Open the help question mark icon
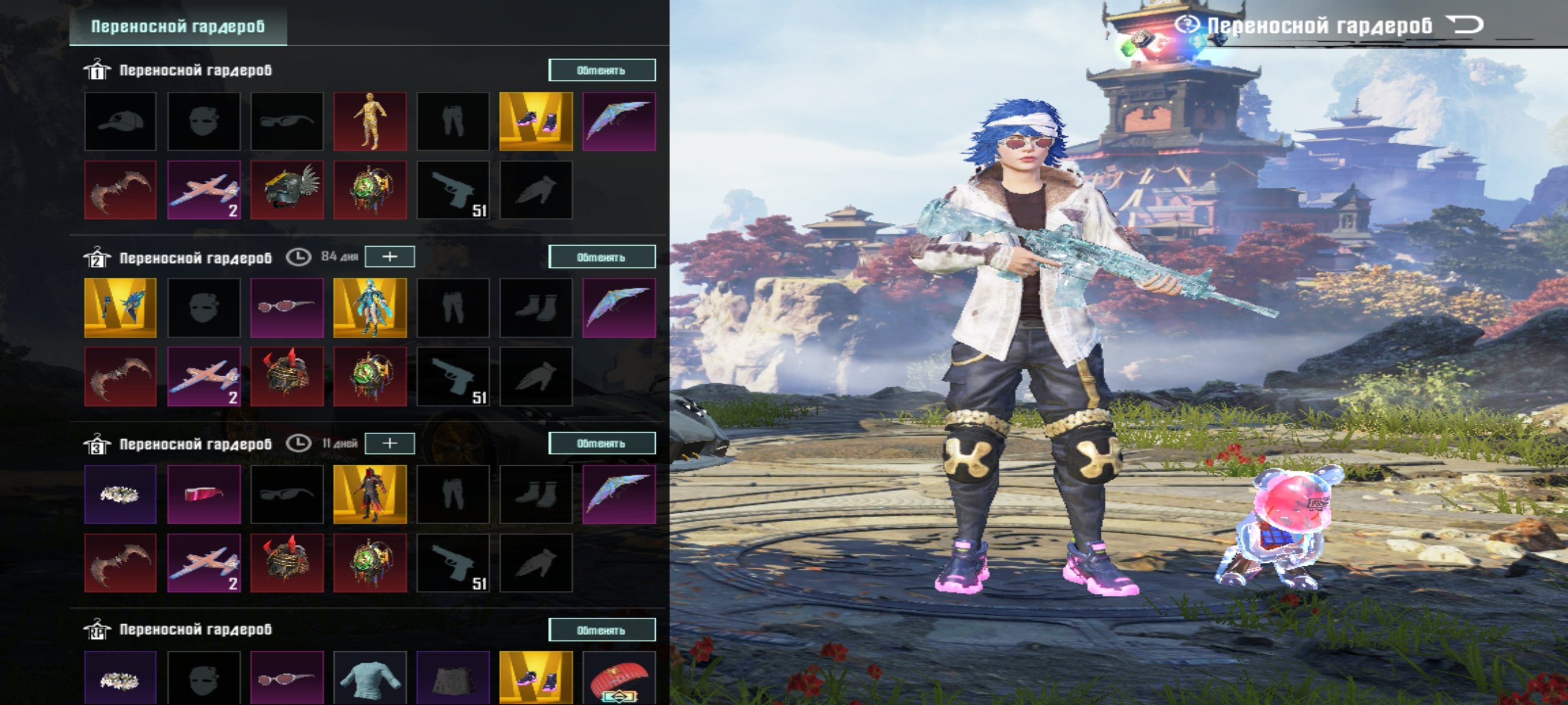This screenshot has width=1568, height=705. tap(1186, 25)
